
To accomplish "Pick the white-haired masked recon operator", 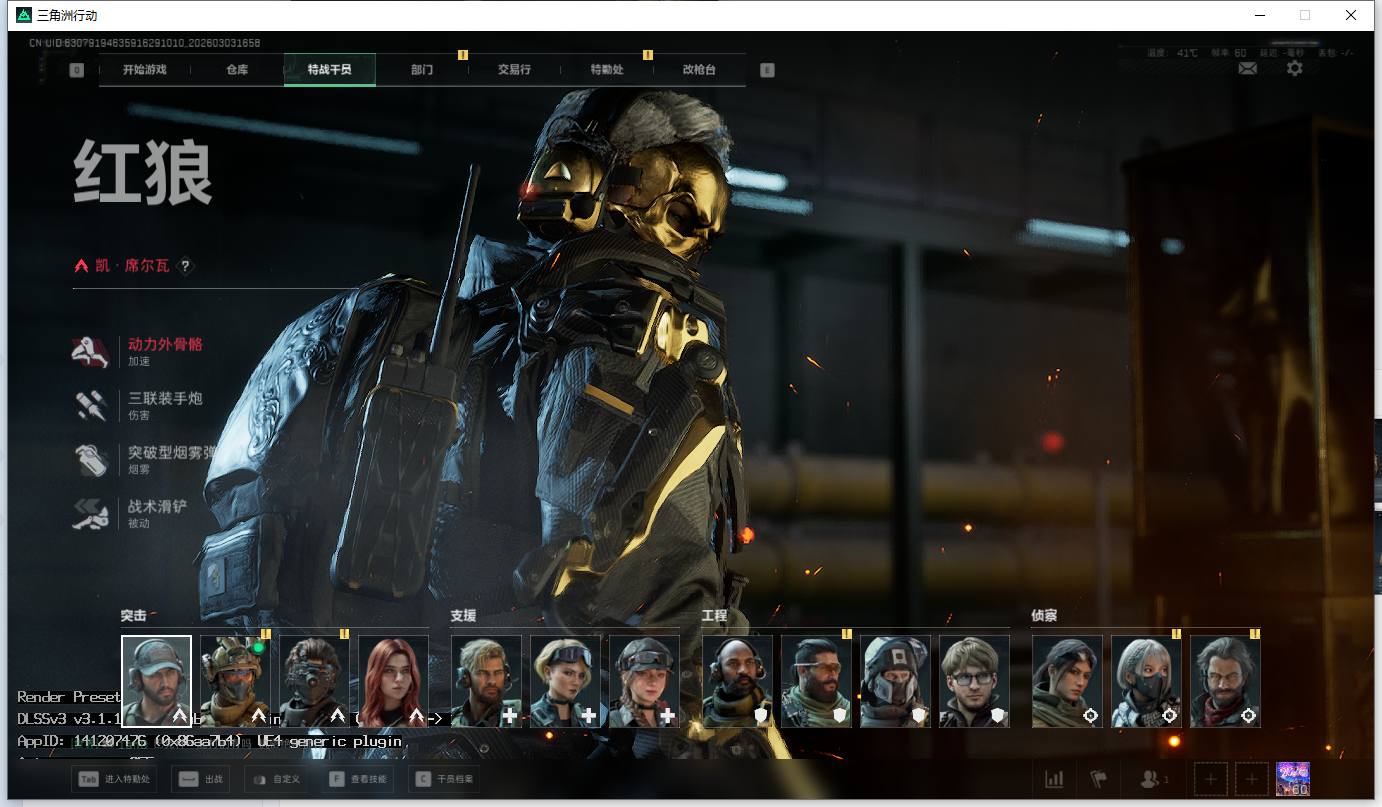I will [x=1146, y=680].
